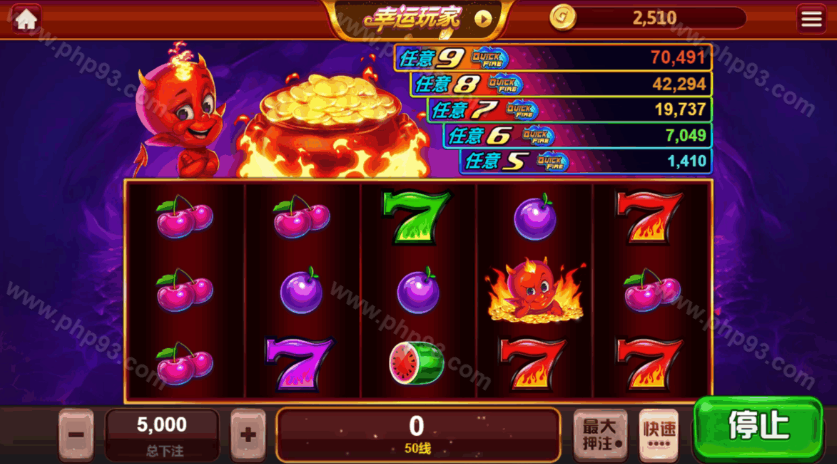Open the hamburger menu
Viewport: 837px width, 464px height.
click(811, 18)
